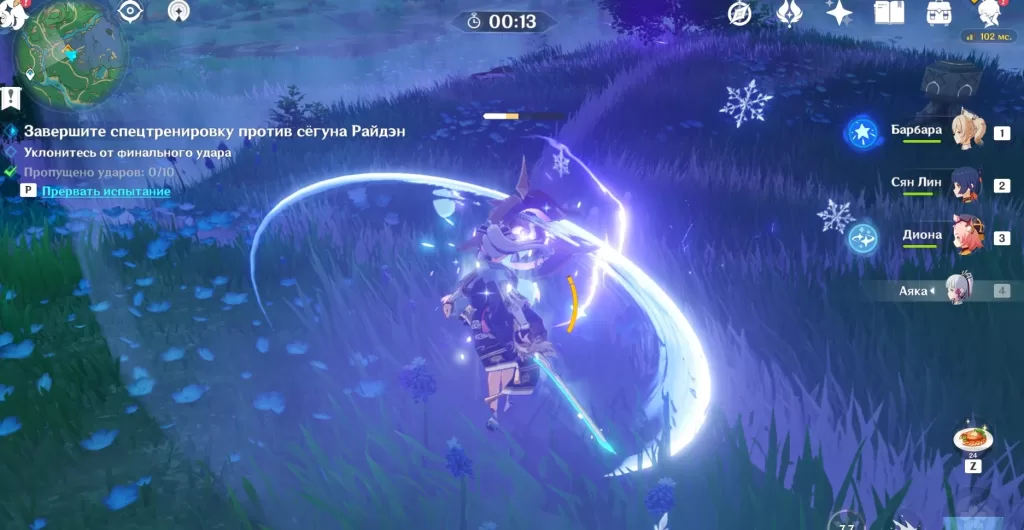The width and height of the screenshot is (1024, 530).
Task: Open the character profile head icon
Action: (990, 12)
